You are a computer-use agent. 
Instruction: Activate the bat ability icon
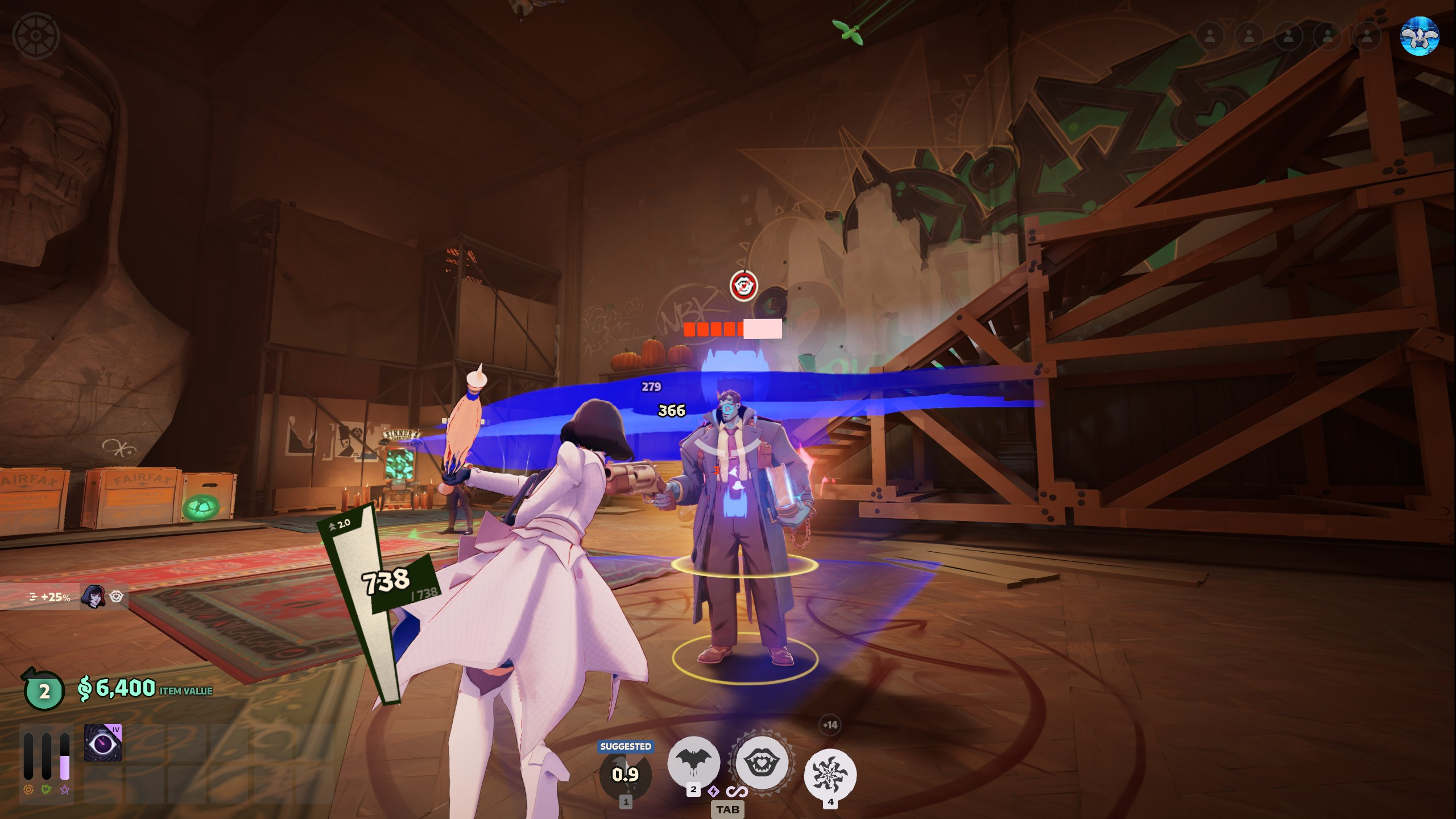[x=693, y=762]
